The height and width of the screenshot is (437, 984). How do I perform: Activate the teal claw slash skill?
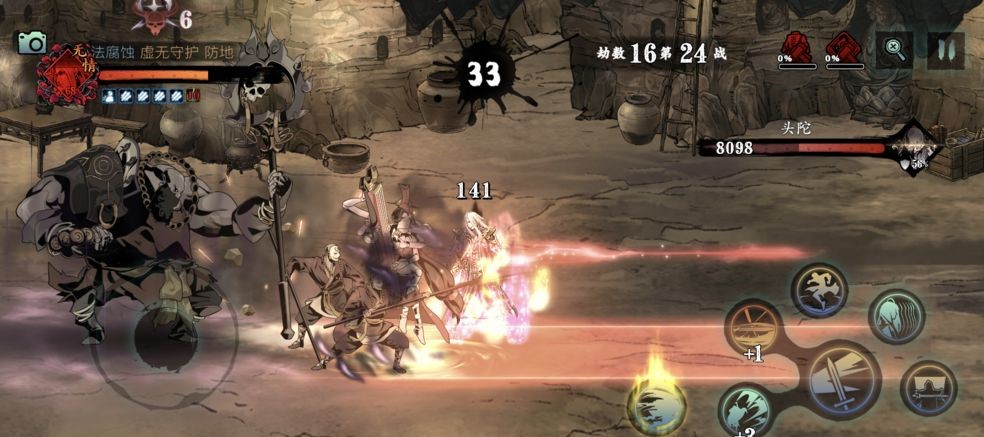[x=746, y=409]
